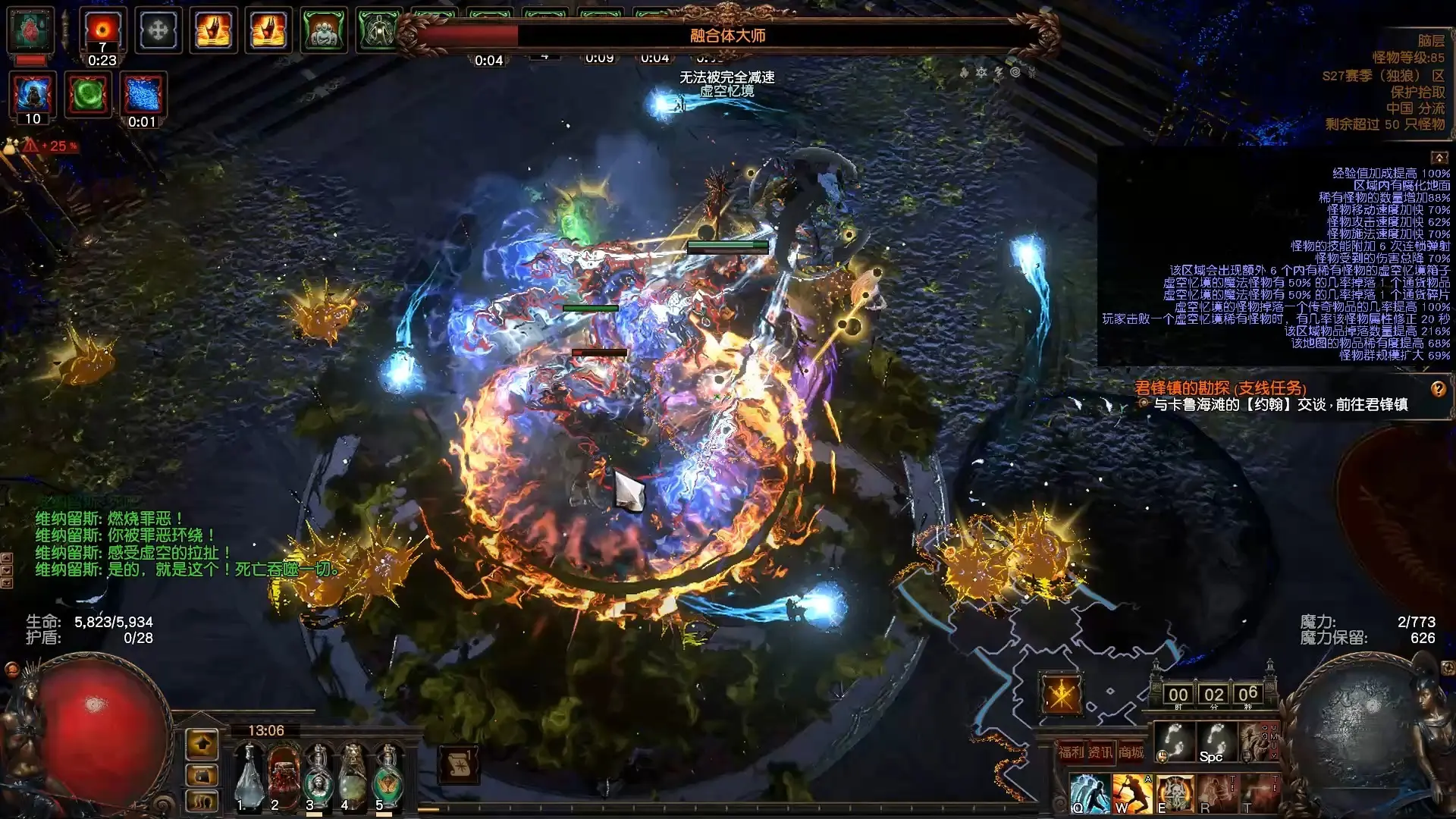Drink the red jar flask in slot 2
The height and width of the screenshot is (819, 1456).
[x=284, y=773]
